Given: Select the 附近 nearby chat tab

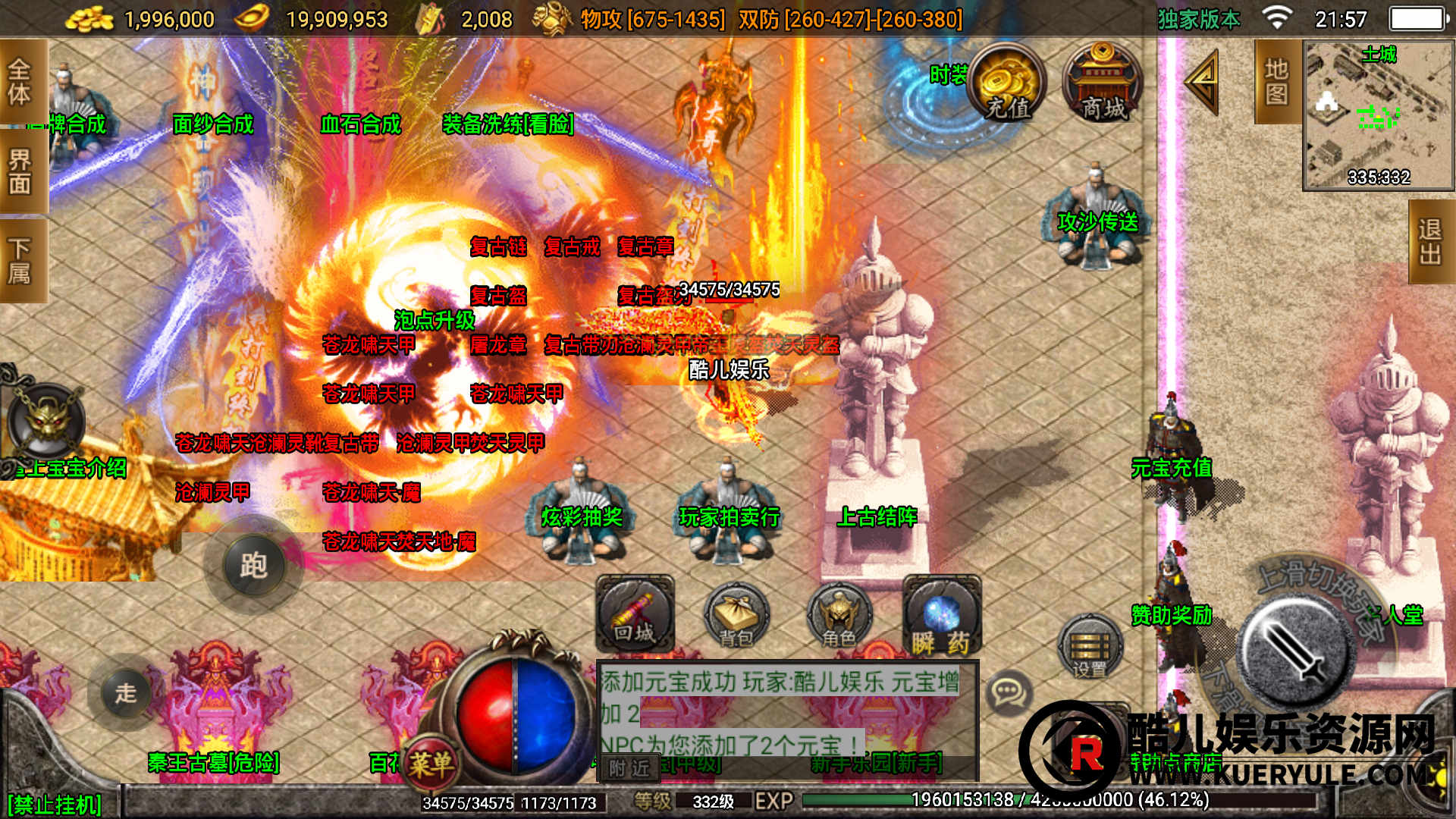Looking at the screenshot, I should coord(629,768).
